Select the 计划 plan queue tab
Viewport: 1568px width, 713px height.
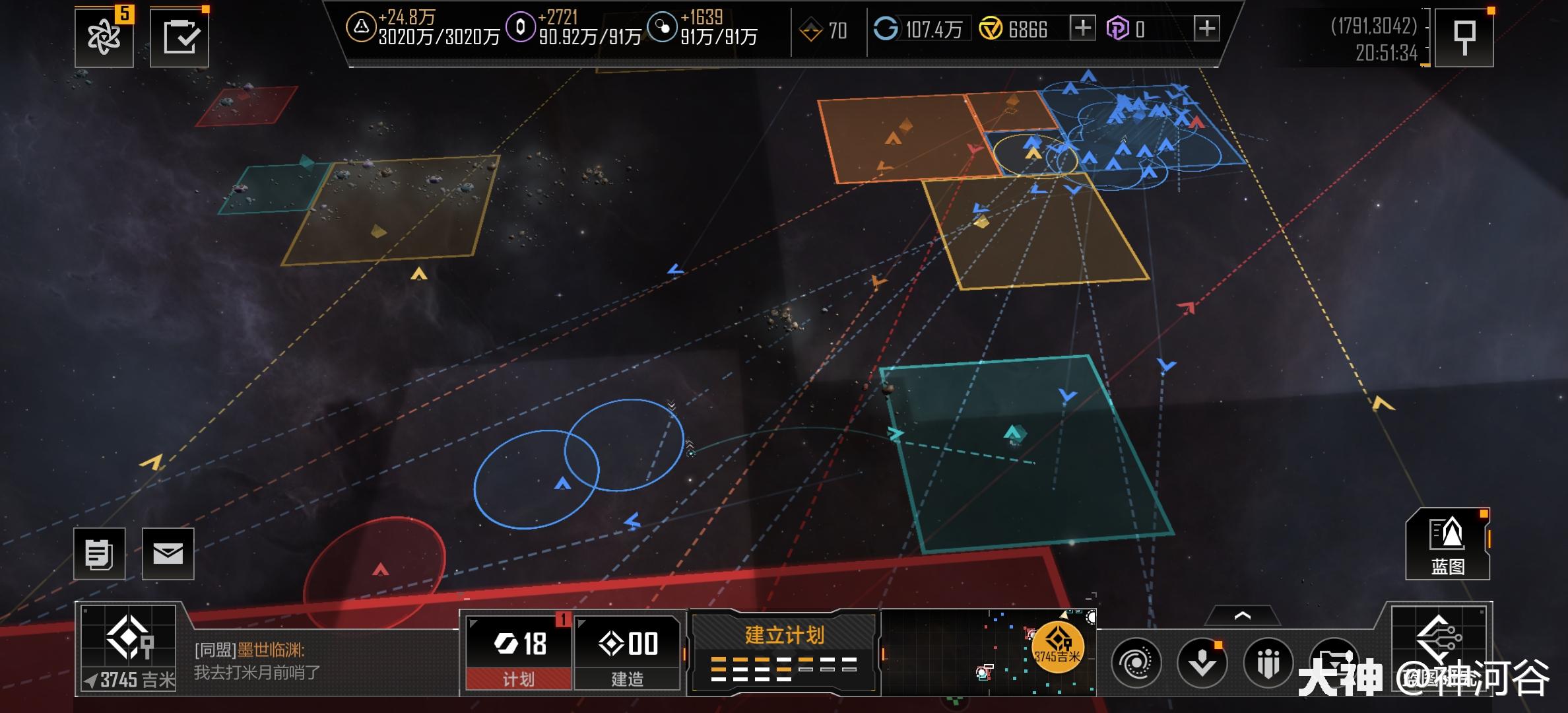pos(519,652)
